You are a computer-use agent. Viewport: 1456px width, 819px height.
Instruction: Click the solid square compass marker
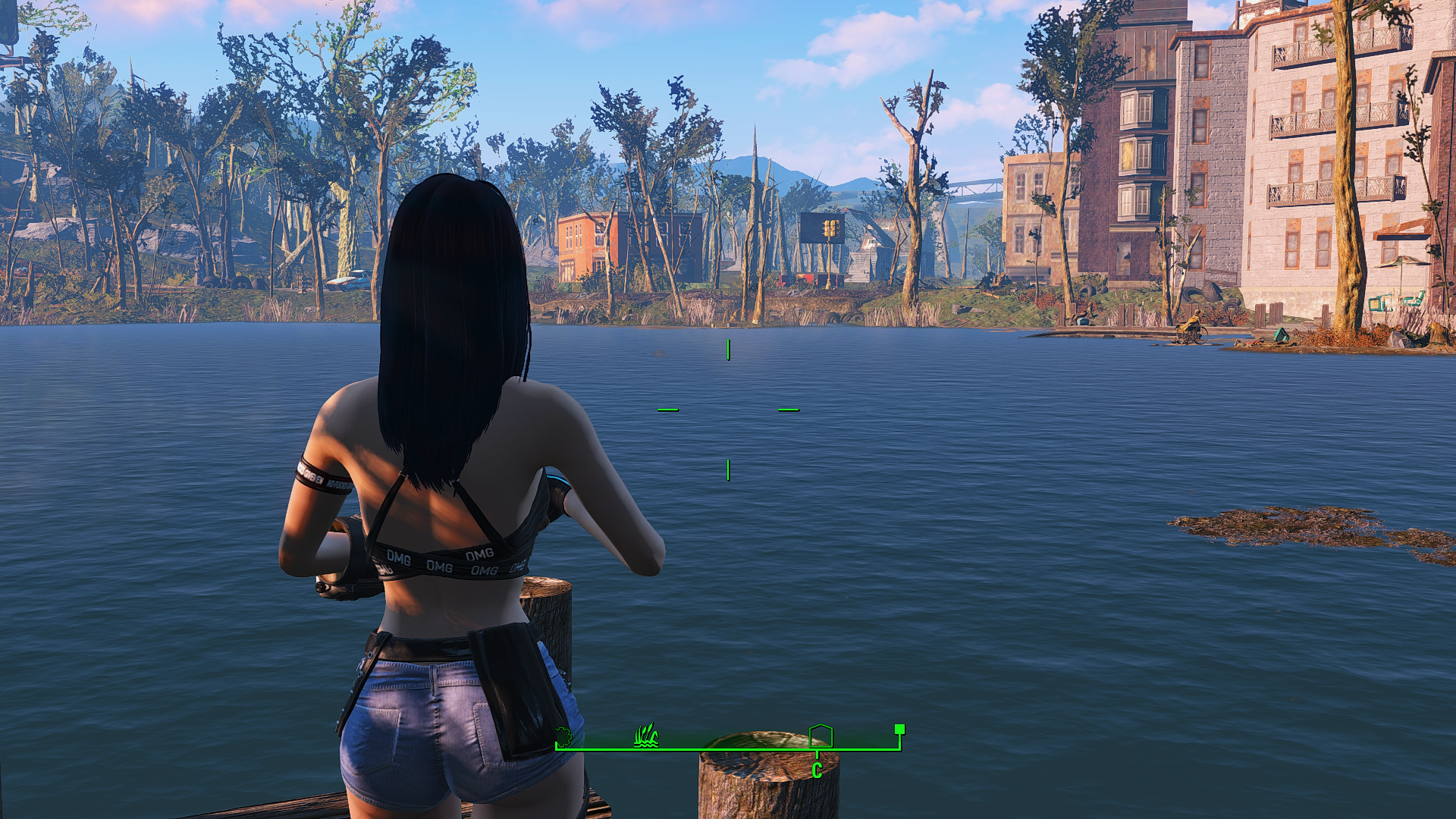pos(899,730)
